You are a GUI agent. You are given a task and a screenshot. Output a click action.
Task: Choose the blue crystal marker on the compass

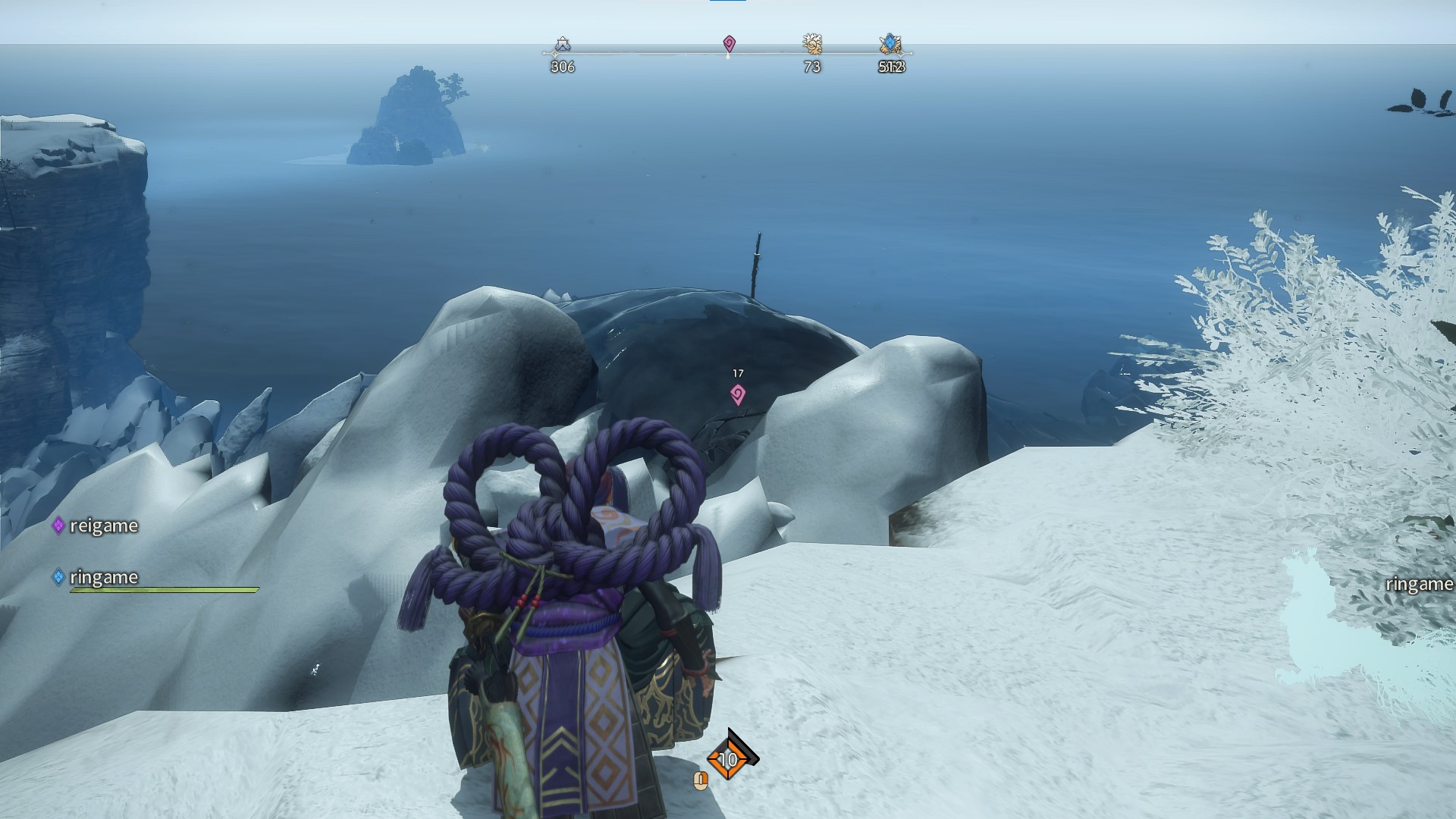[x=890, y=44]
